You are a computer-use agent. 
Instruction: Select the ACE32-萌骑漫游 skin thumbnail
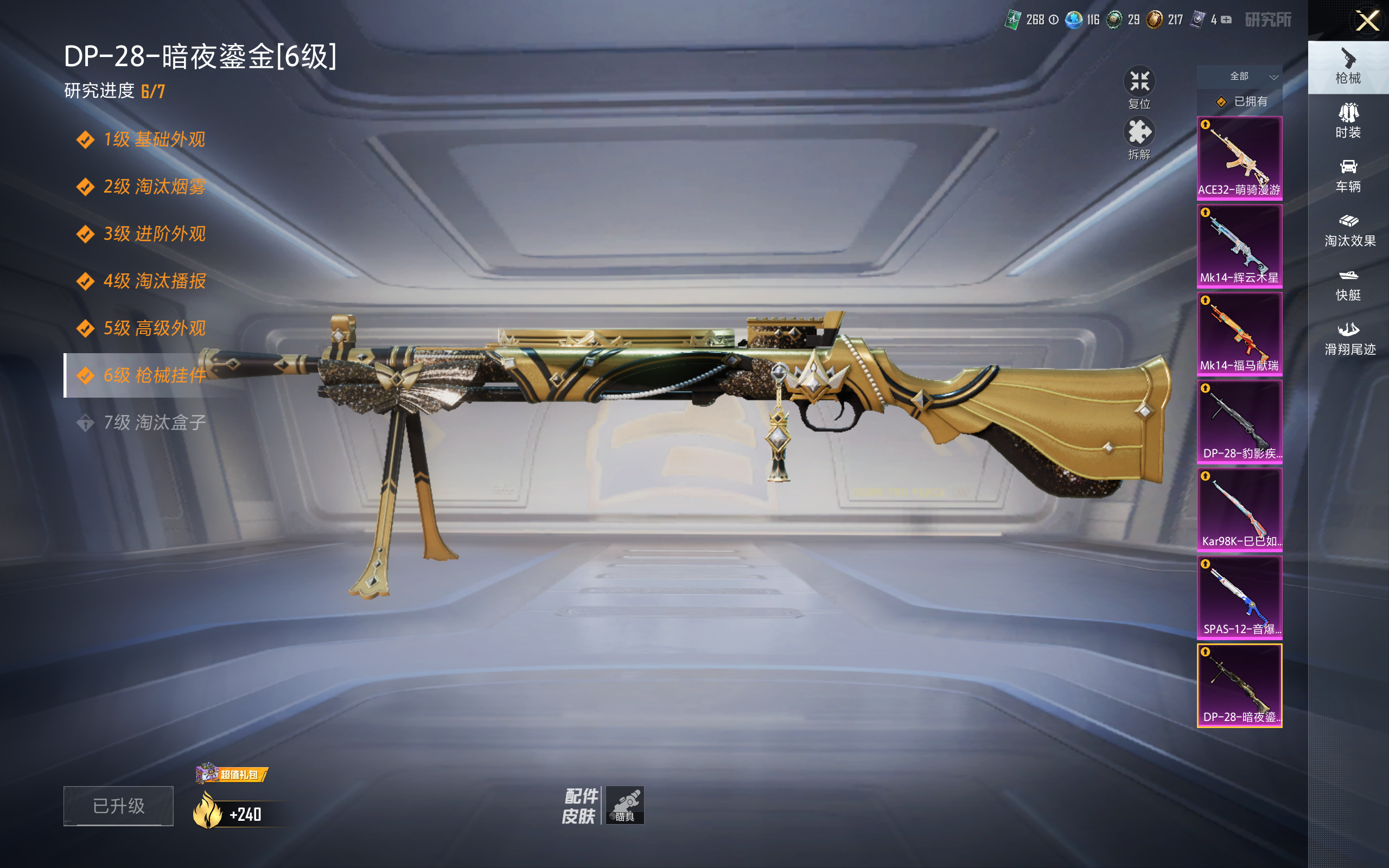(x=1239, y=158)
